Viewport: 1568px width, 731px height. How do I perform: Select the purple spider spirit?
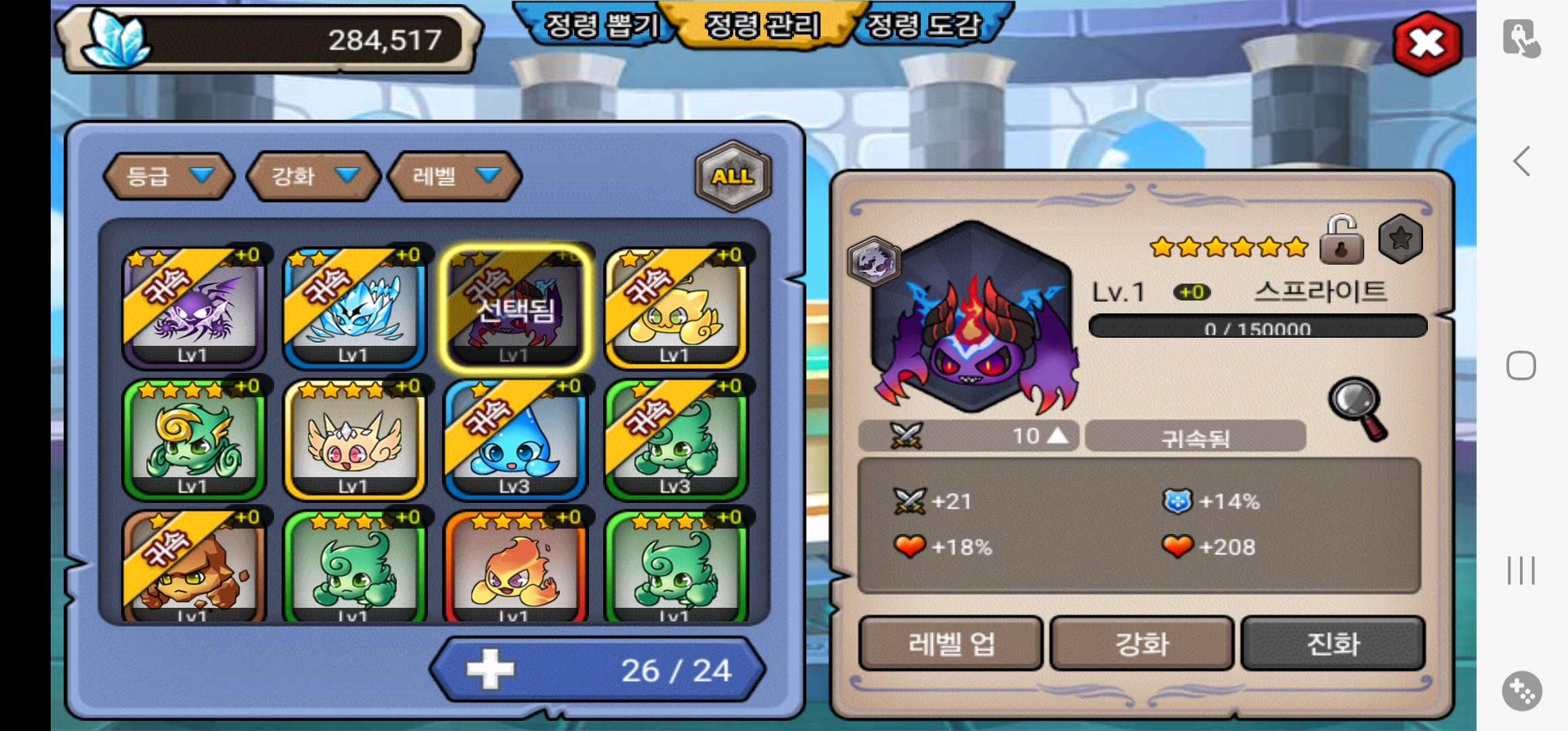(x=194, y=307)
